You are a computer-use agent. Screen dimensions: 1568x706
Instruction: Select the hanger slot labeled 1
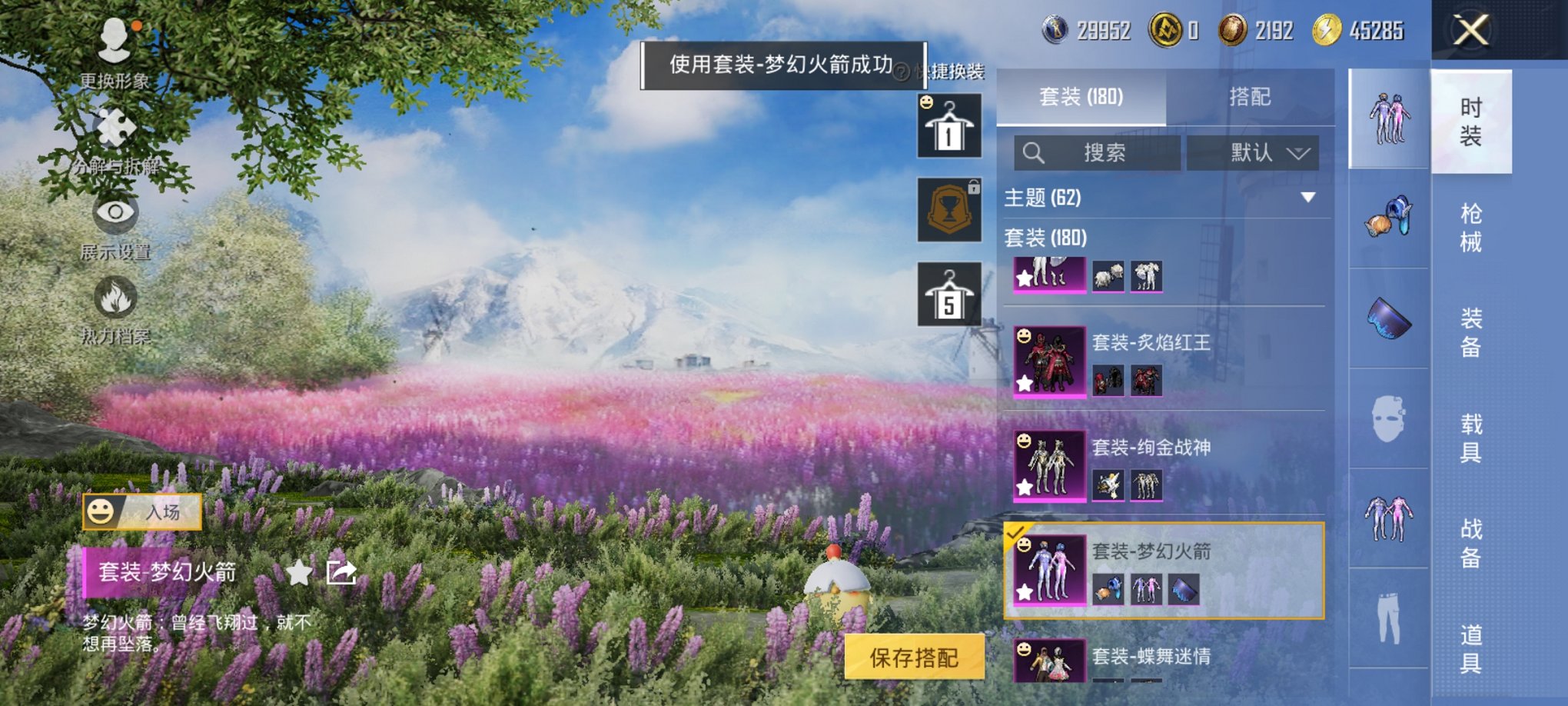pyautogui.click(x=950, y=127)
